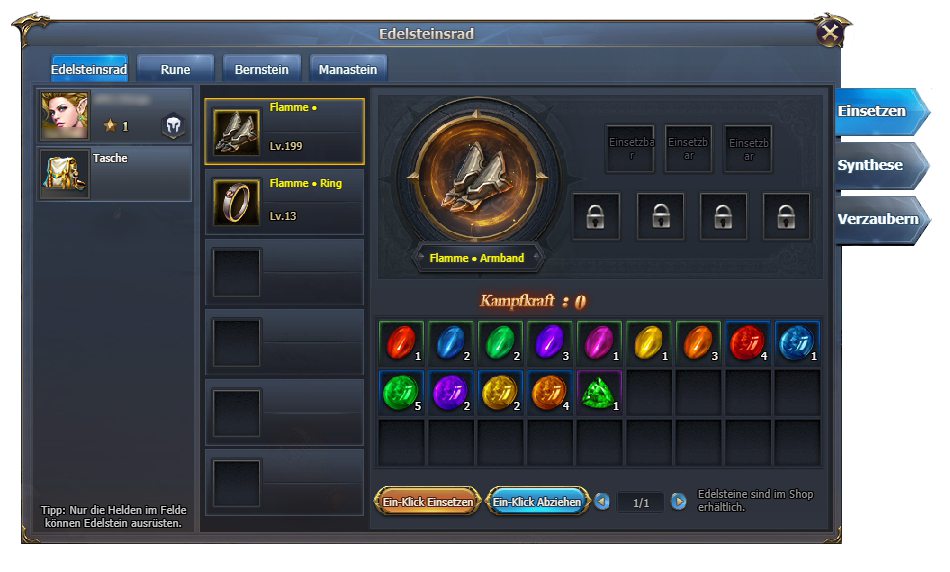Choose the Synthese side tab
950x572 pixels.
[872, 166]
